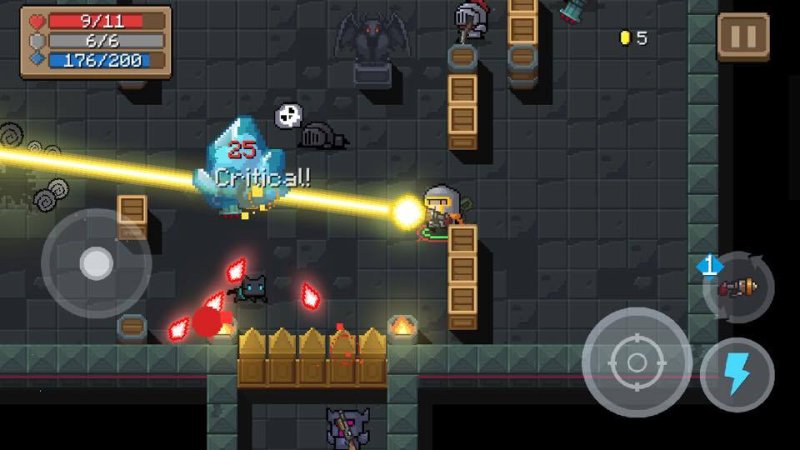Activate the lightning bolt skill
Screen dimensions: 800x450
[x=737, y=375]
